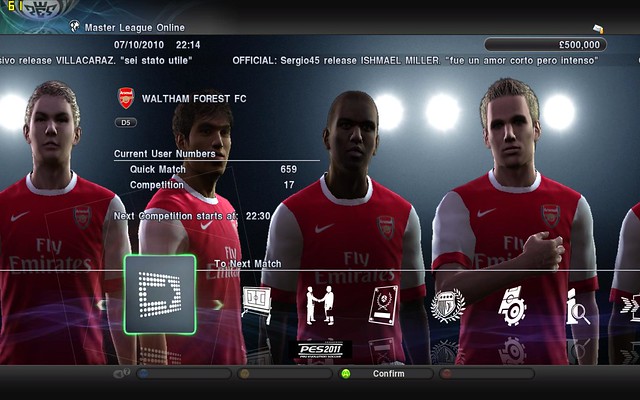This screenshot has height=400, width=640.
Task: Open the club crest shield icon
Action: tap(446, 305)
